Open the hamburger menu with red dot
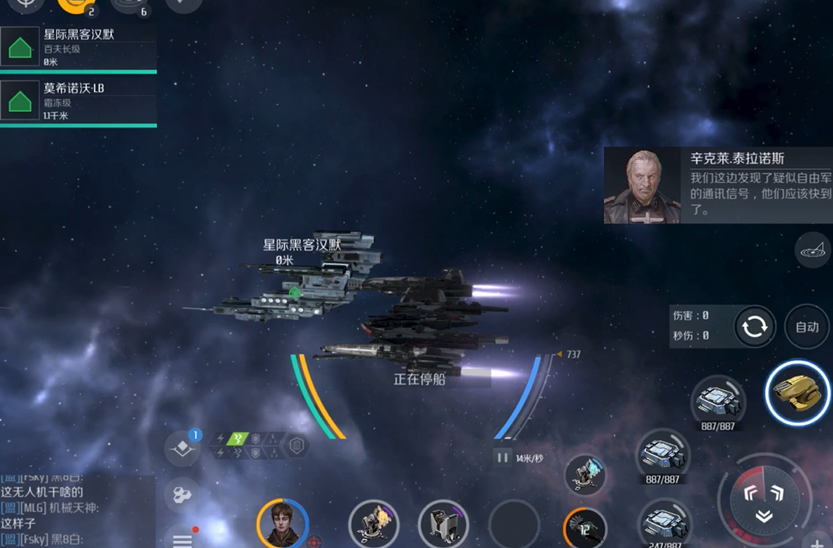This screenshot has width=833, height=548. (x=183, y=538)
